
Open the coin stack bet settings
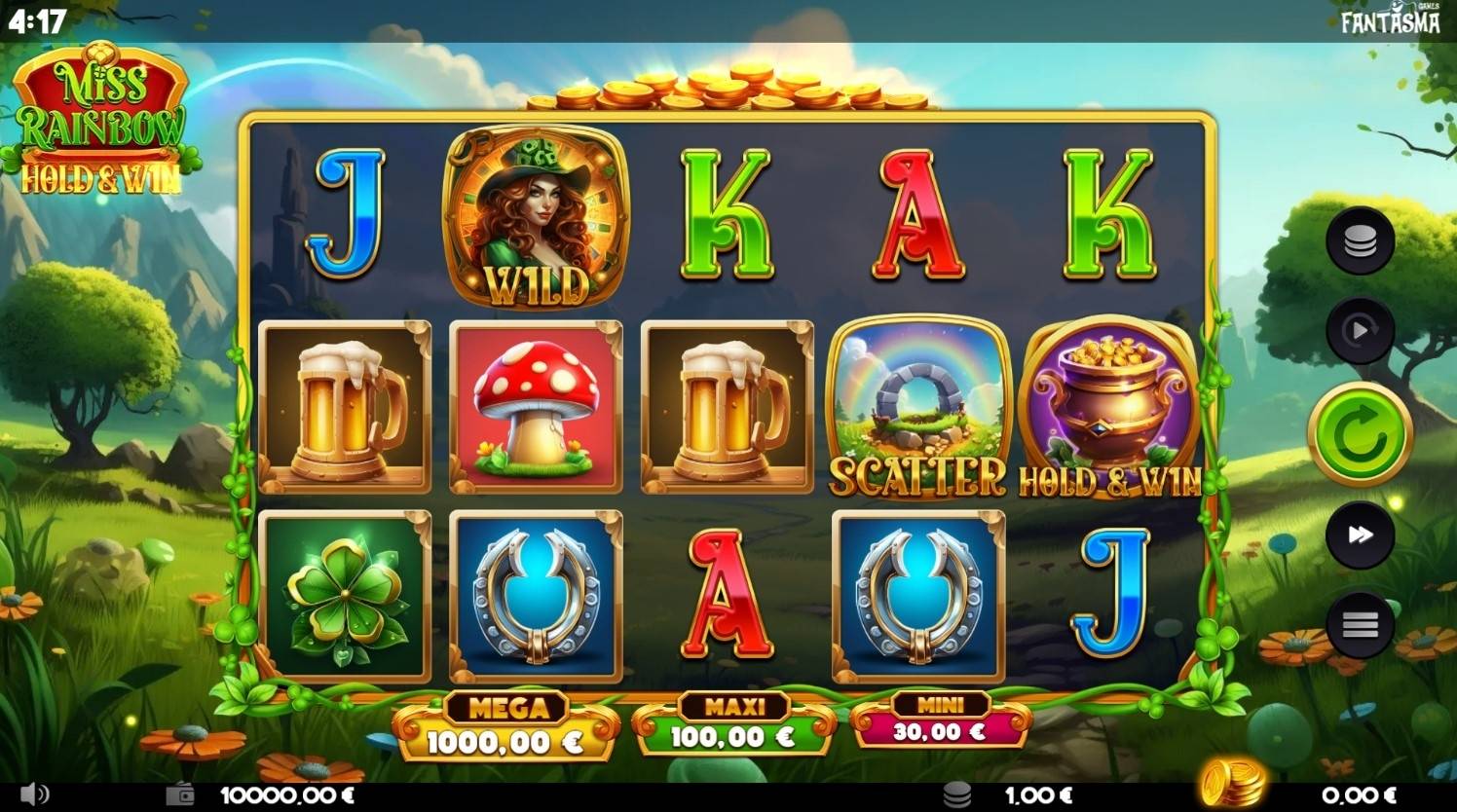[1360, 240]
